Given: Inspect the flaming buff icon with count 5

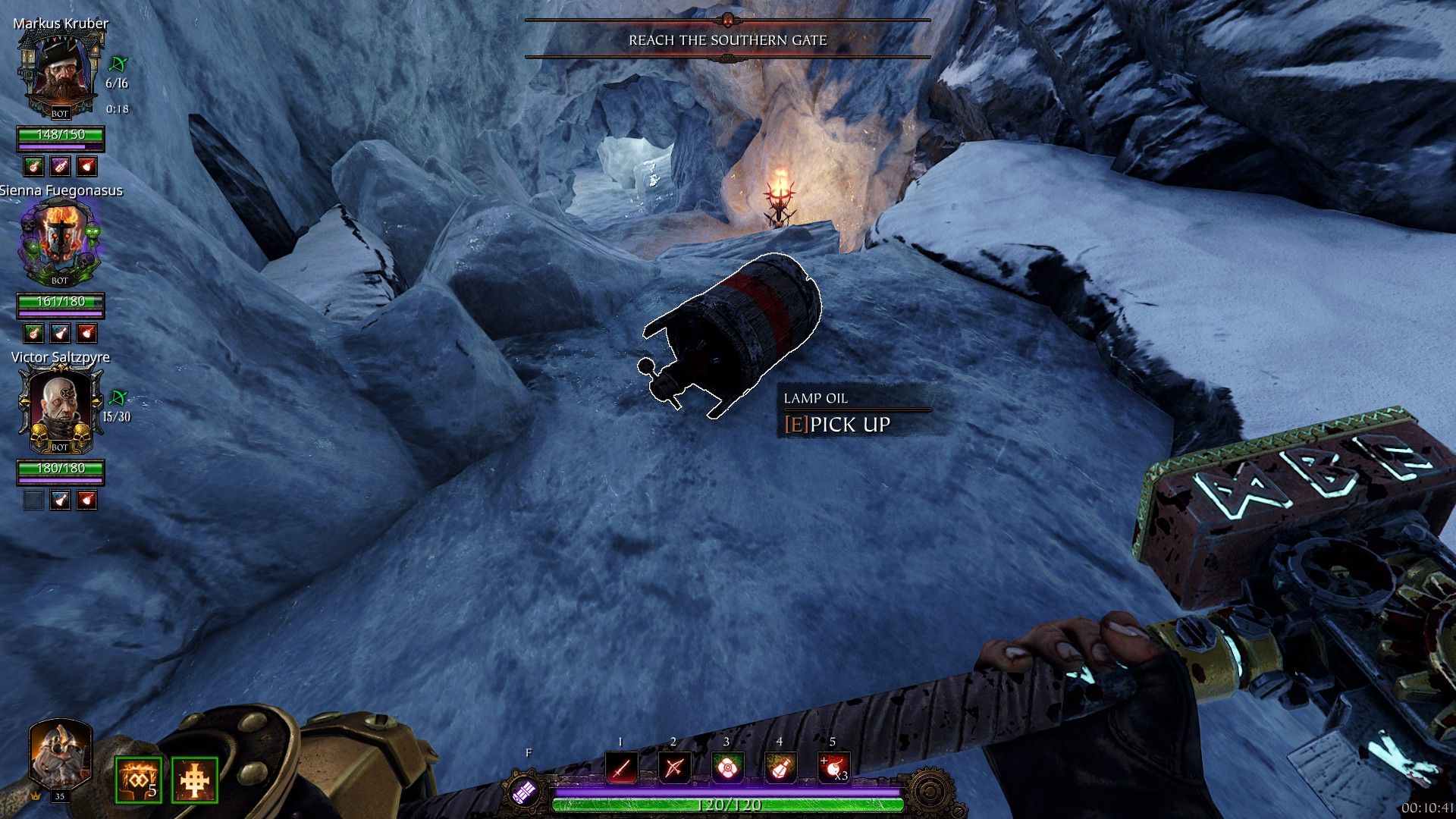Looking at the screenshot, I should point(138,780).
